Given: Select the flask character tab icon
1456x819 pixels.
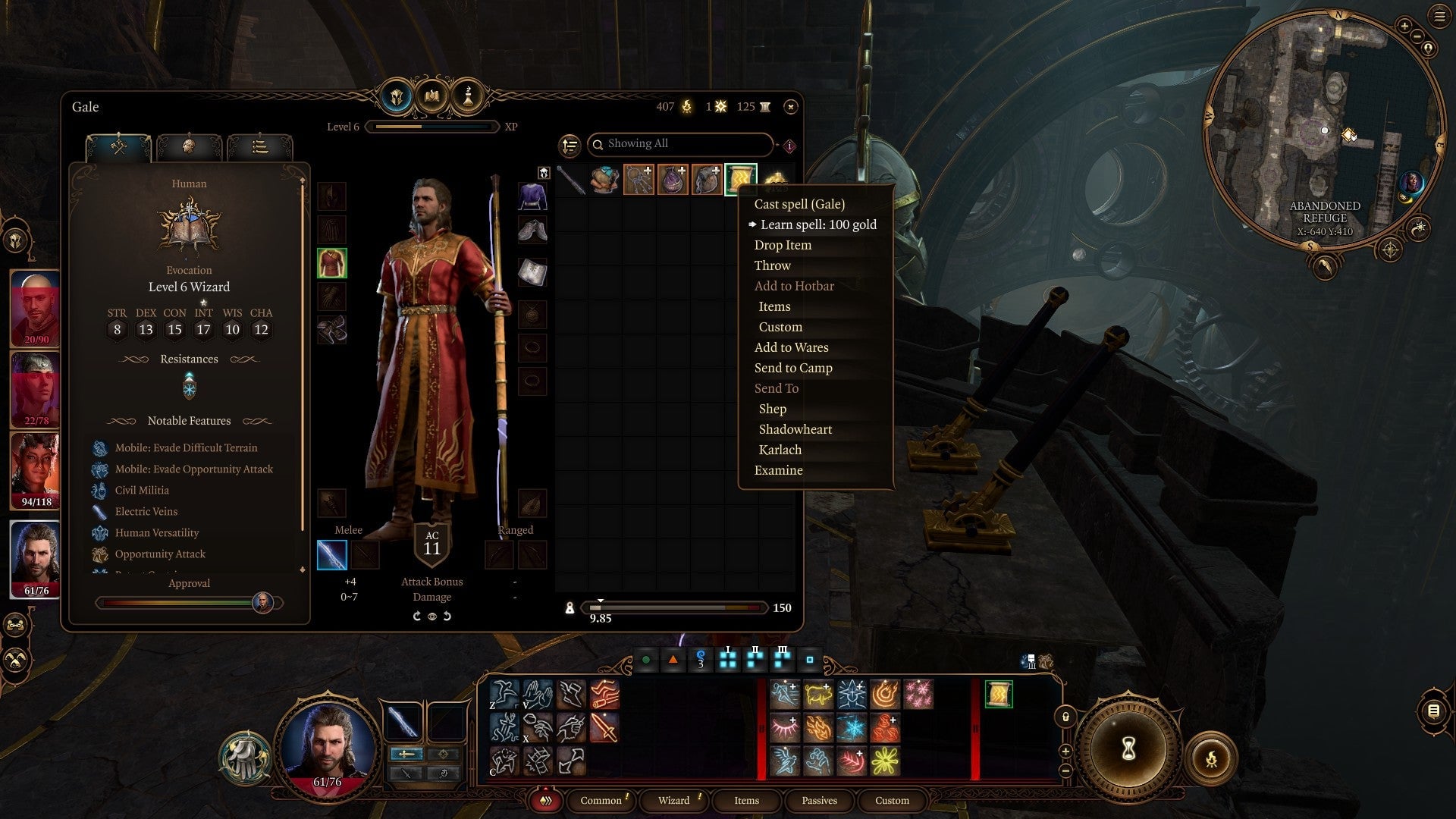Looking at the screenshot, I should click(x=467, y=97).
